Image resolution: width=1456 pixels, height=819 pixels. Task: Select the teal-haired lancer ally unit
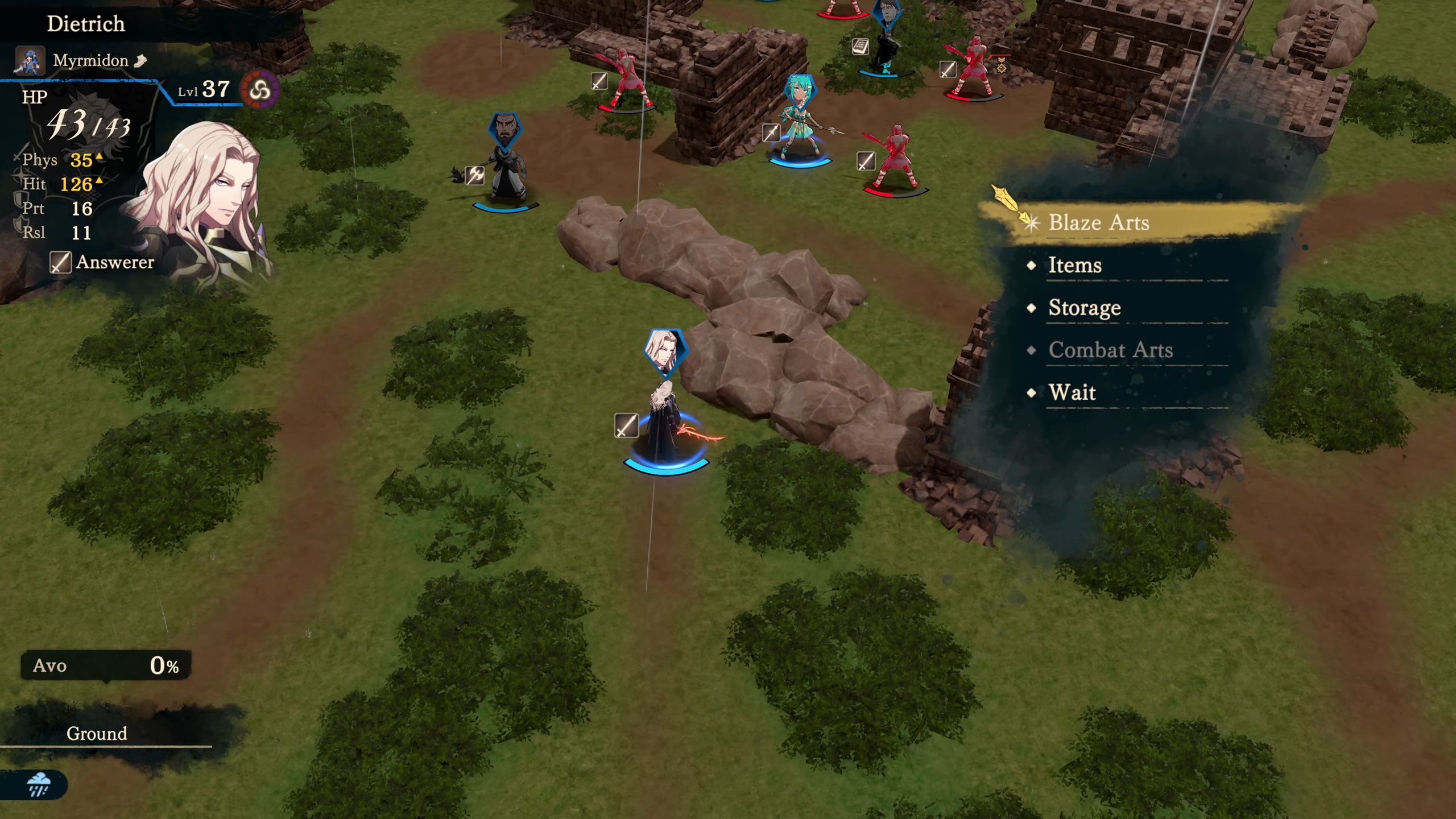click(800, 125)
